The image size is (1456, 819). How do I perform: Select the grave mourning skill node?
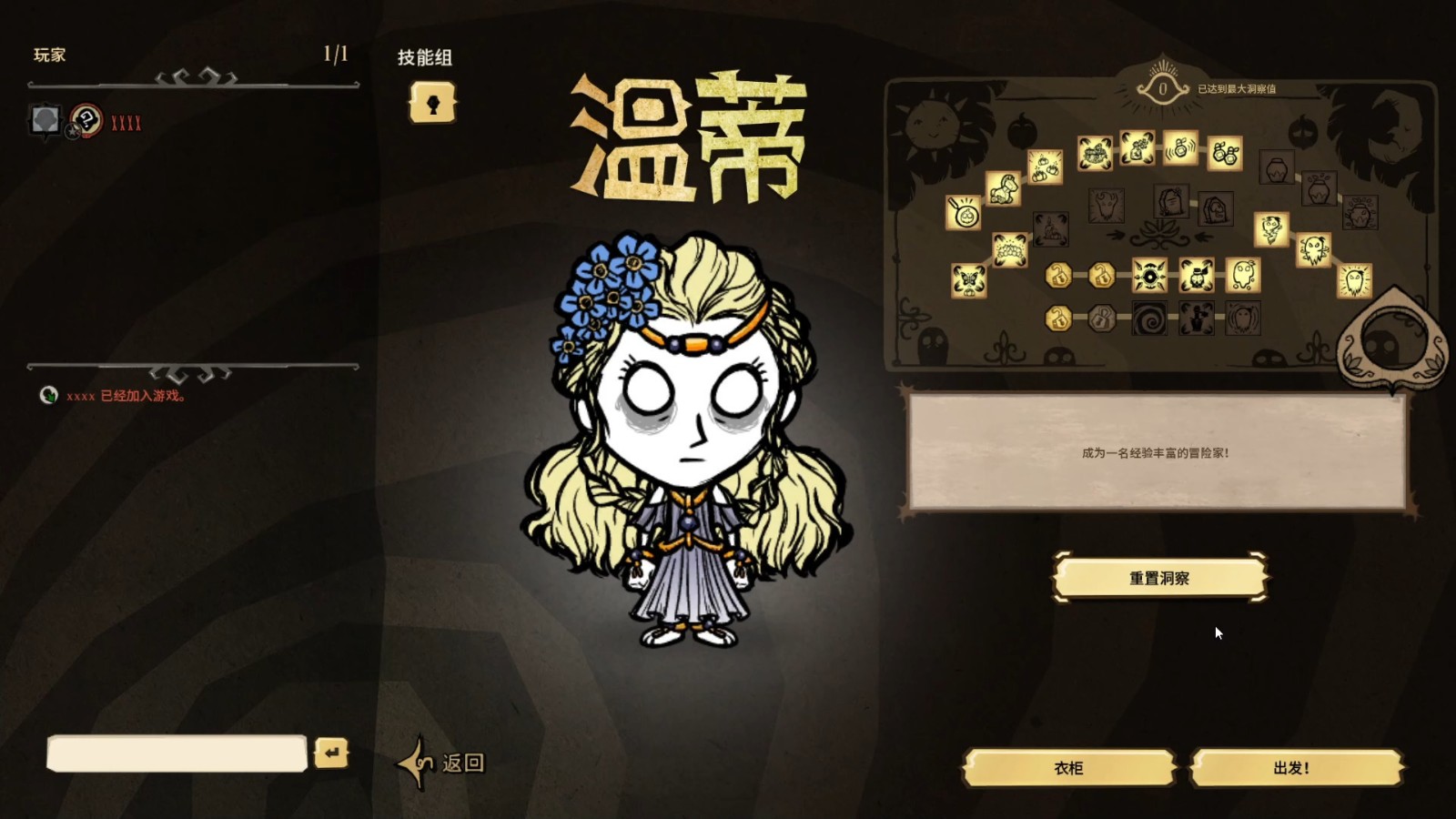[x=1171, y=200]
